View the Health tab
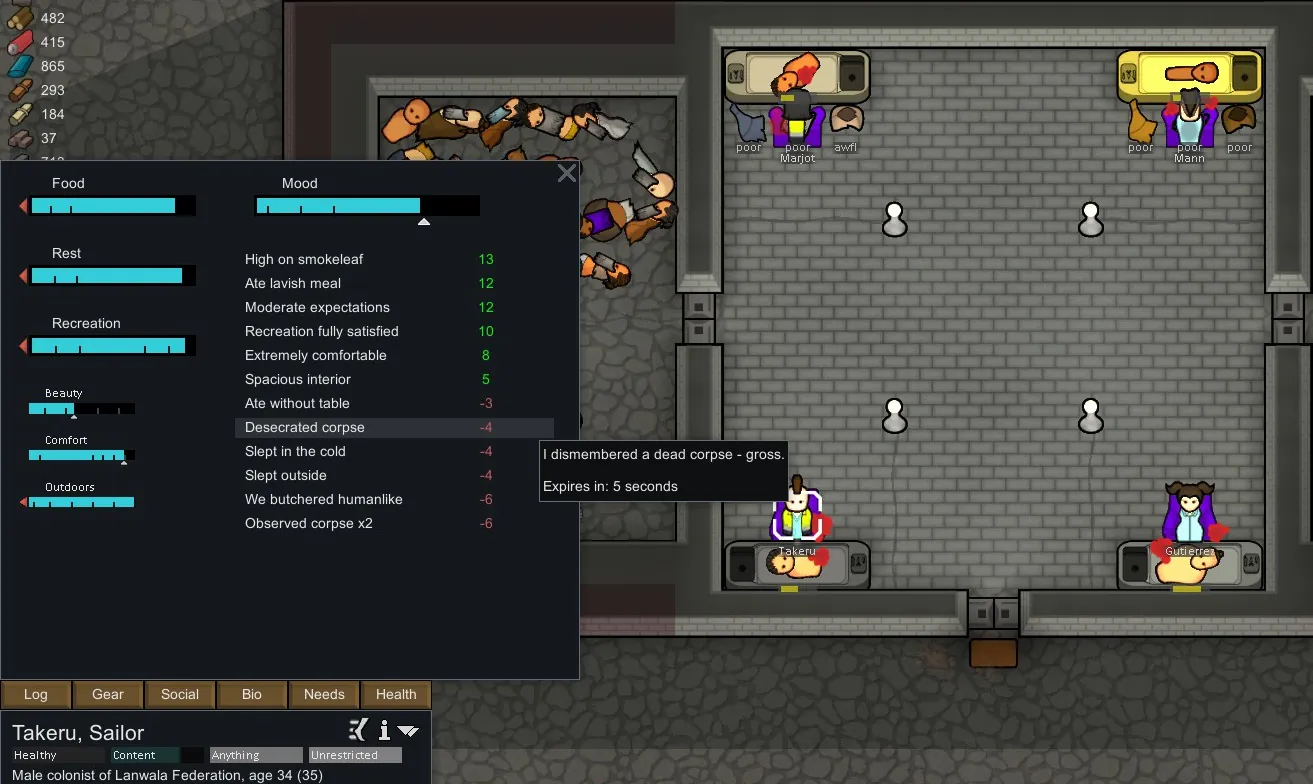Image resolution: width=1313 pixels, height=784 pixels. click(396, 694)
